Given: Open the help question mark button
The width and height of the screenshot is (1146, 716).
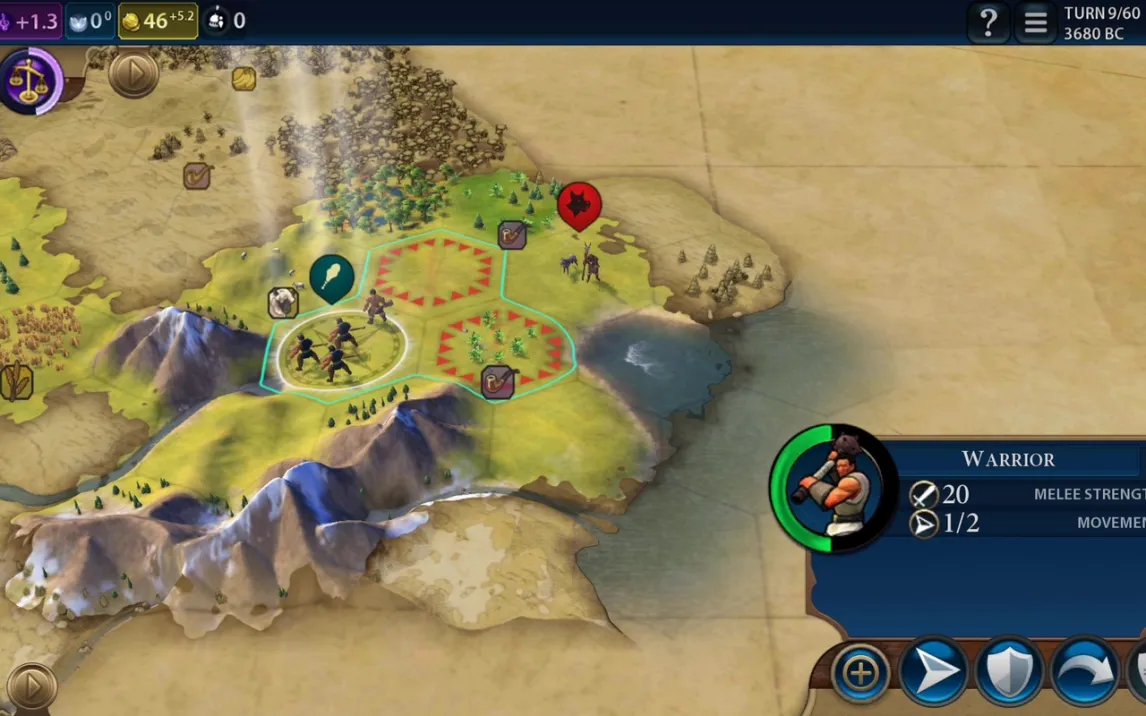Looking at the screenshot, I should click(x=987, y=22).
